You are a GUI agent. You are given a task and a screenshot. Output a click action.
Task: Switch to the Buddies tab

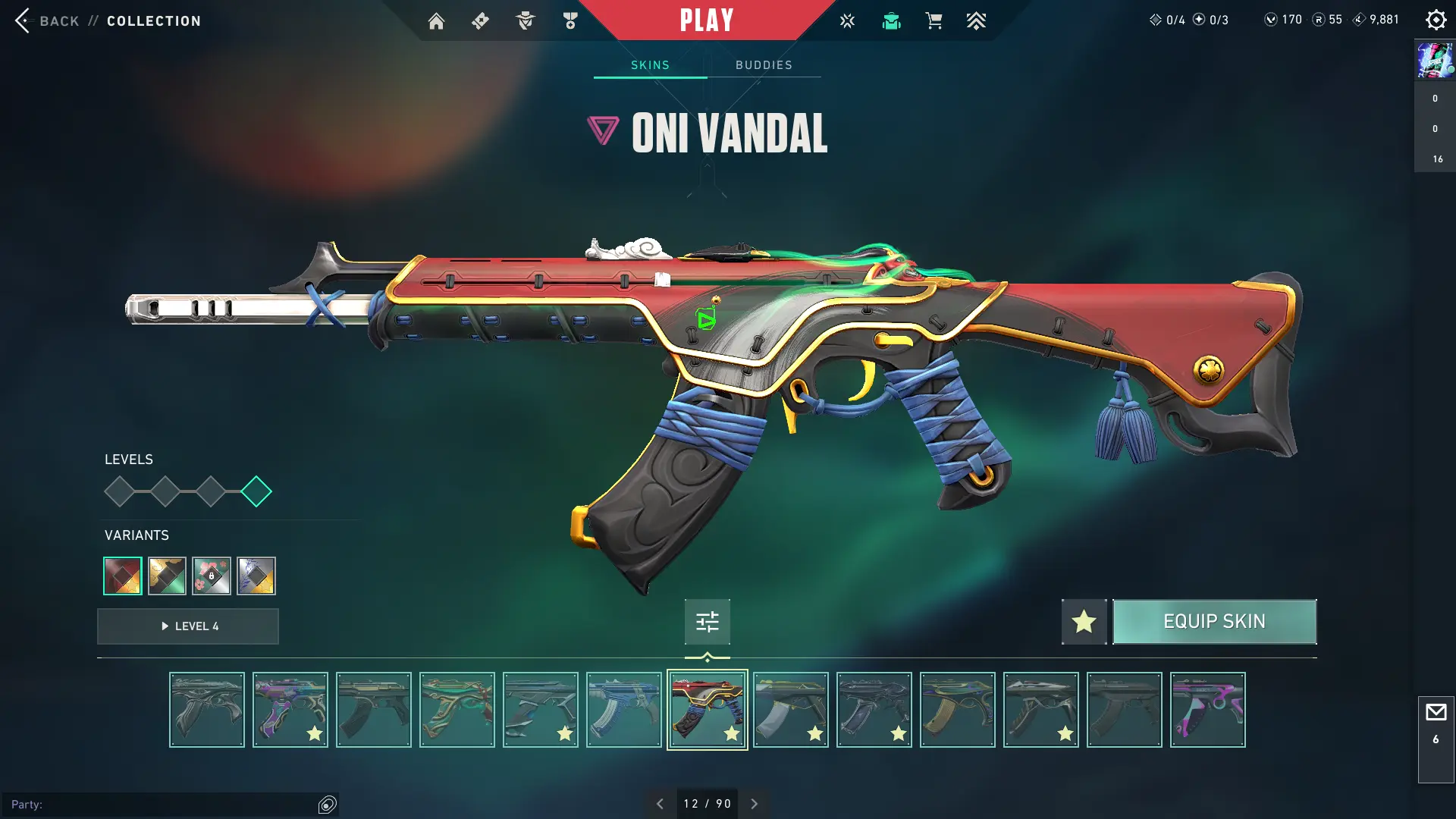click(764, 65)
